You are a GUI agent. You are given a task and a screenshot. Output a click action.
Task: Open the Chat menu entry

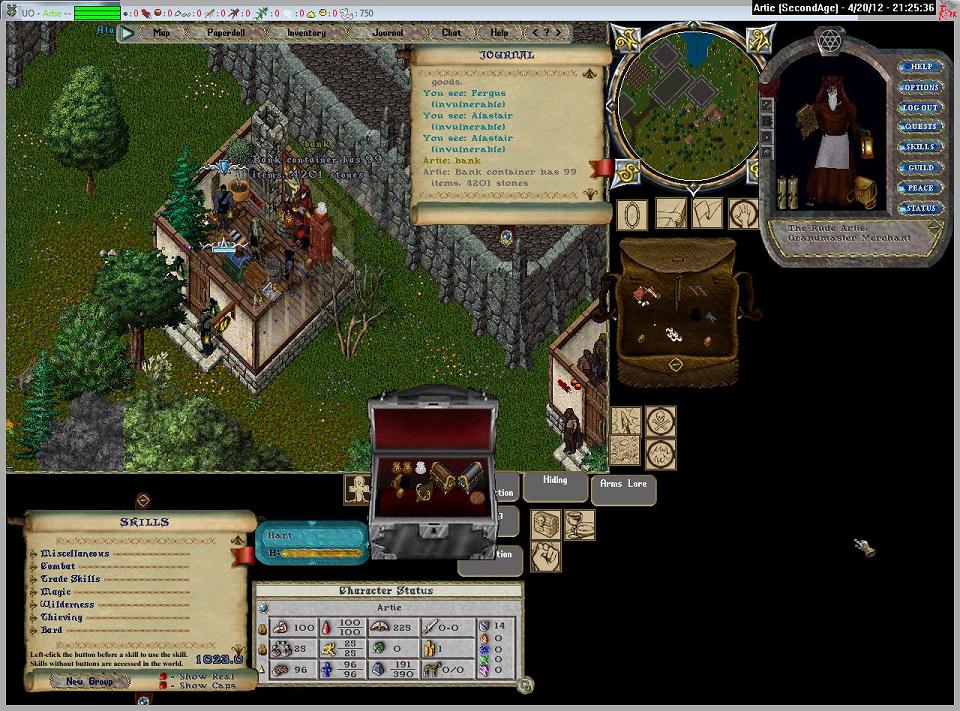click(451, 33)
